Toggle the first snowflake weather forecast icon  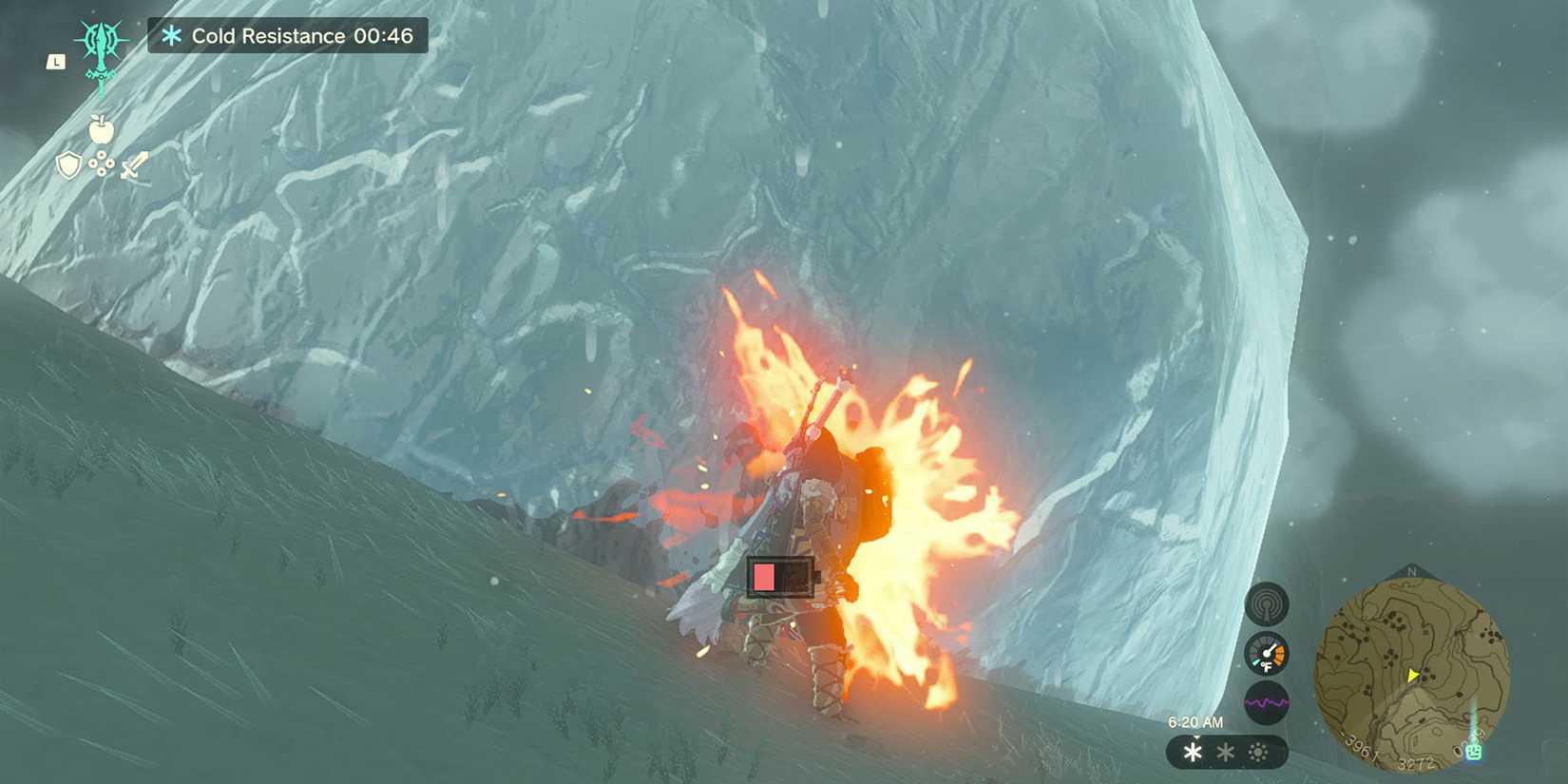pos(1192,752)
